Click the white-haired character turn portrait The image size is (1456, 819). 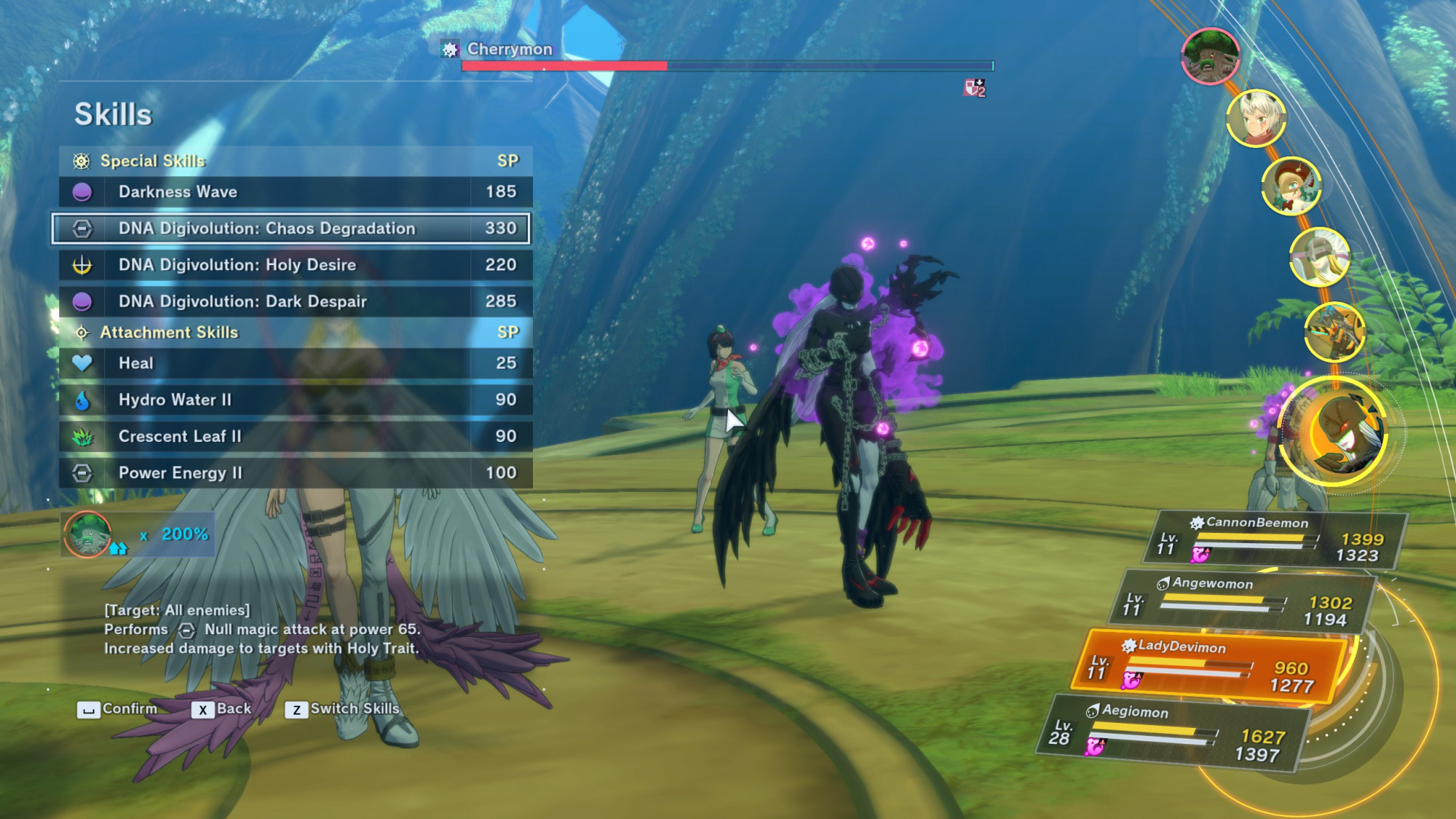pos(1256,118)
